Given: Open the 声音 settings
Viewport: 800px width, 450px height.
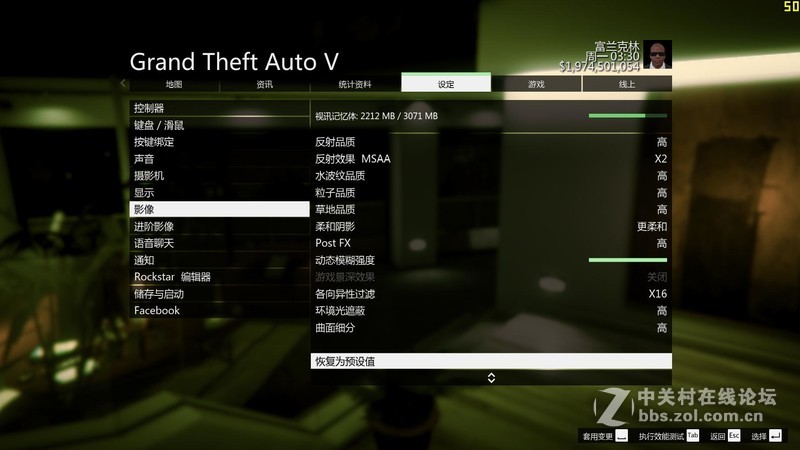Looking at the screenshot, I should (x=220, y=159).
